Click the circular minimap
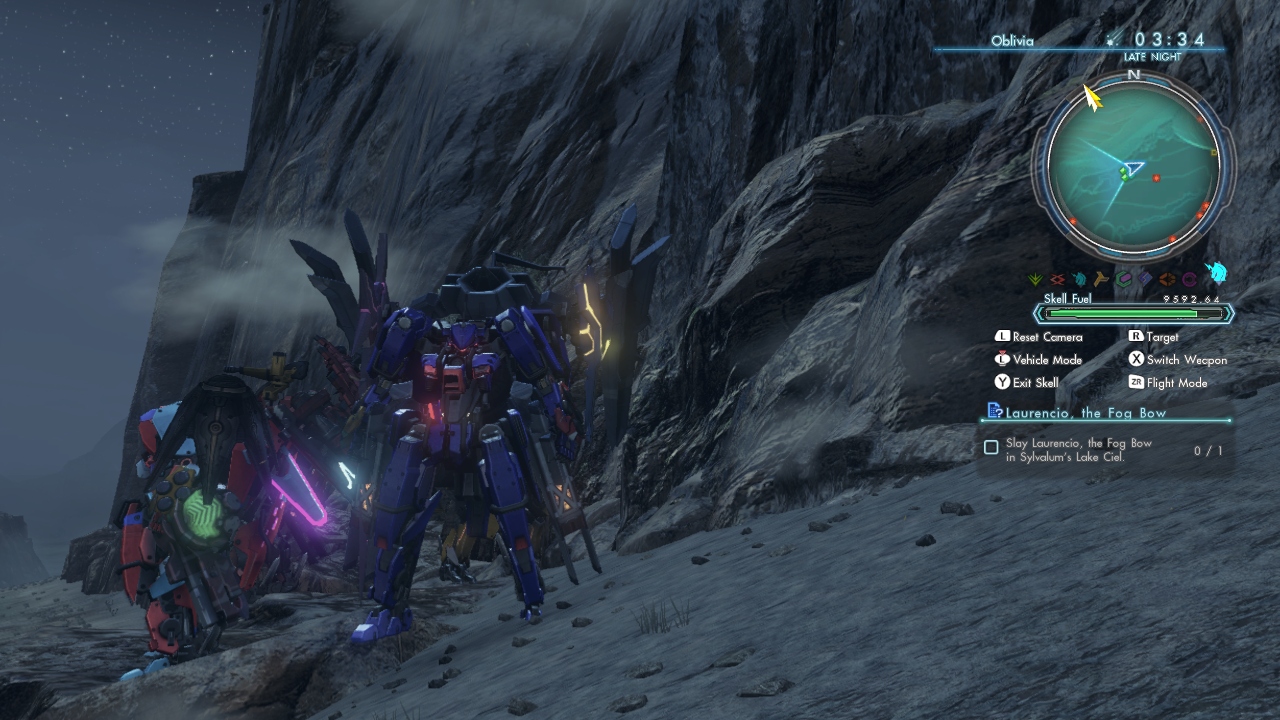 click(x=1133, y=166)
